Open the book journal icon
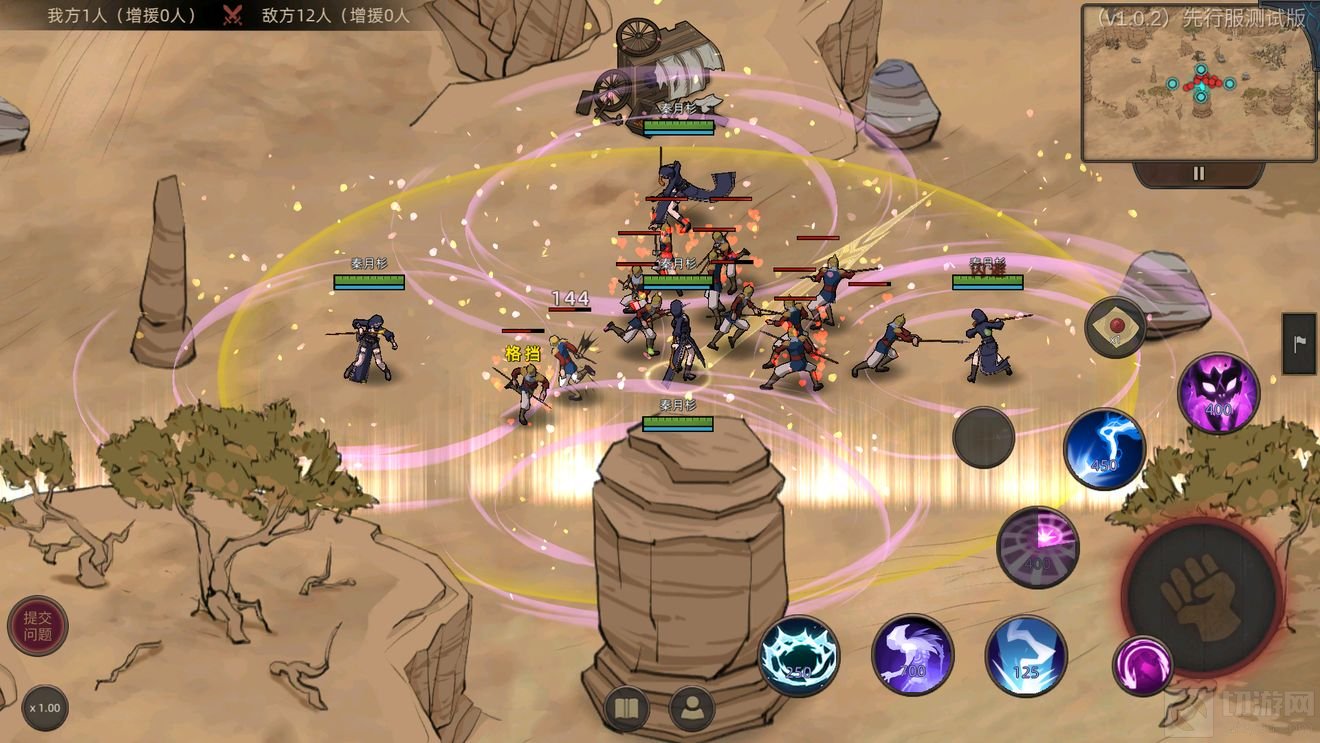The width and height of the screenshot is (1320, 743). 627,710
